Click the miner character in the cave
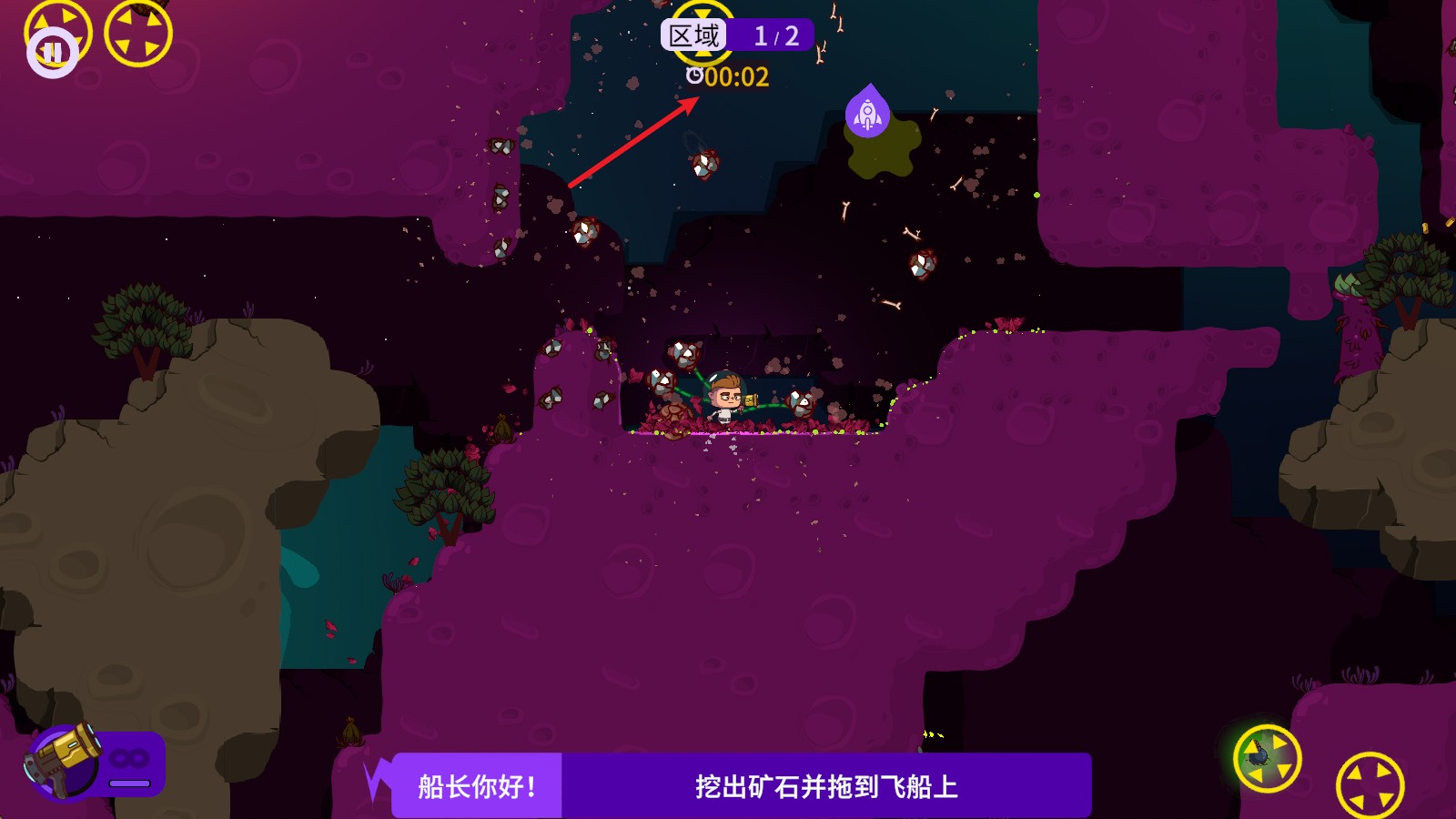The height and width of the screenshot is (819, 1456). click(x=723, y=398)
